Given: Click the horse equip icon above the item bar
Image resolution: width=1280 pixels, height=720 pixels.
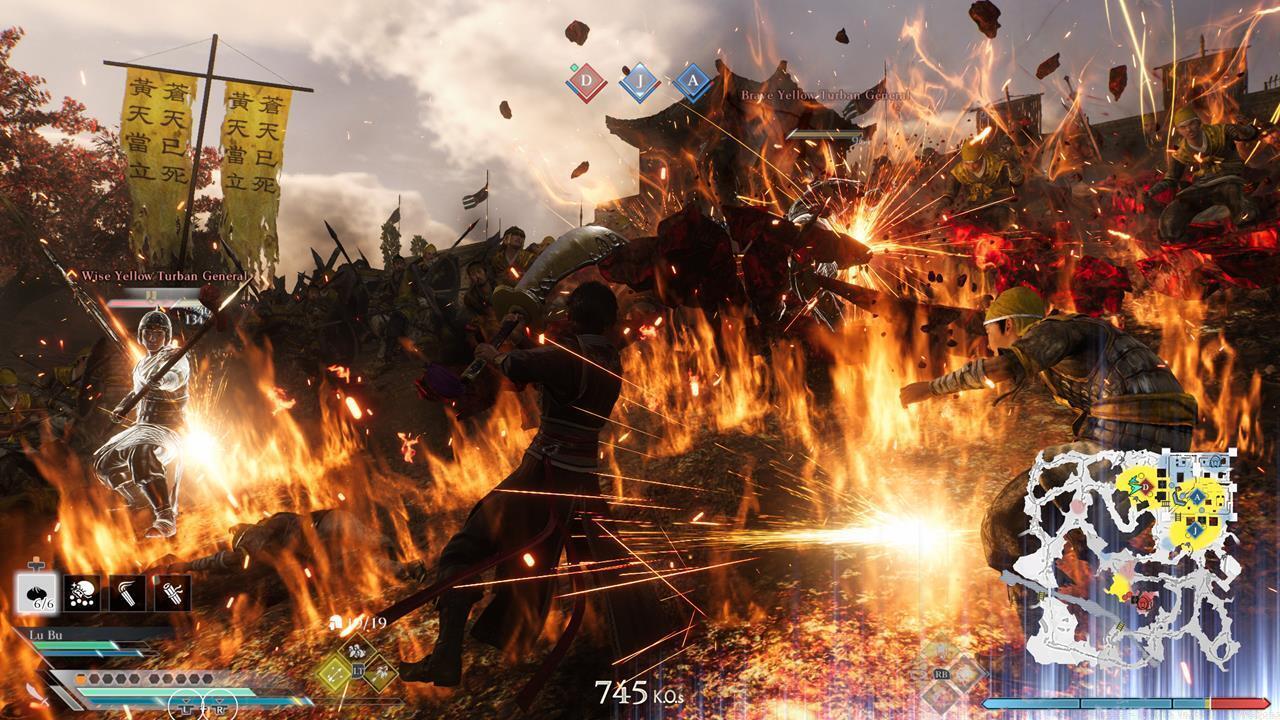Looking at the screenshot, I should pos(35,565).
